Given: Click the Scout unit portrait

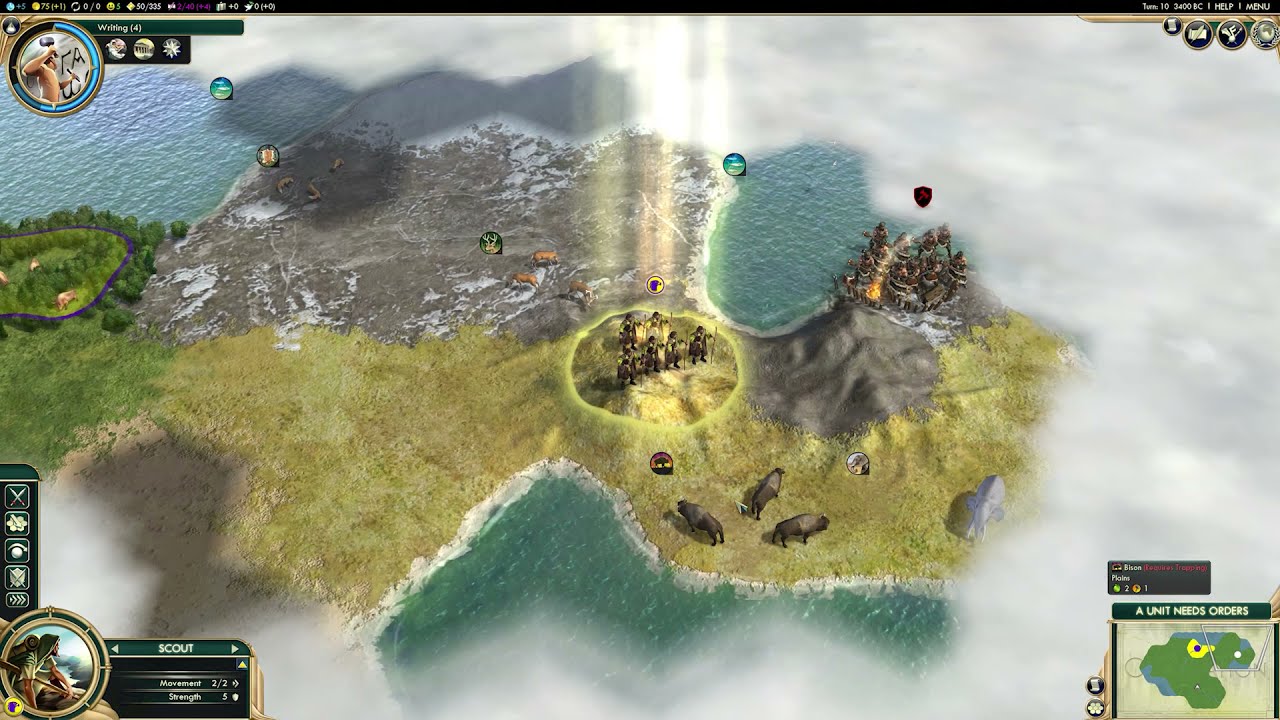Looking at the screenshot, I should pos(50,662).
